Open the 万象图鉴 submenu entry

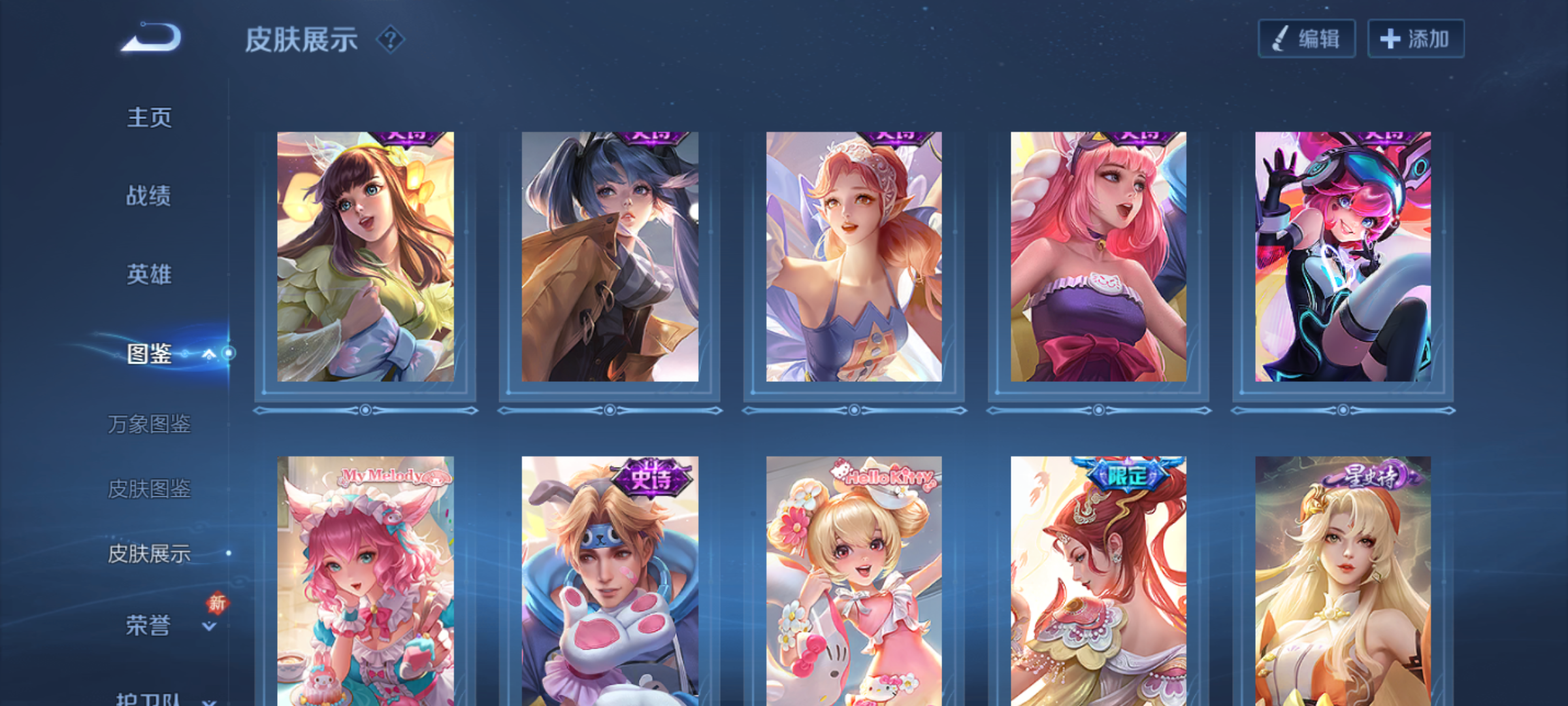(x=149, y=424)
